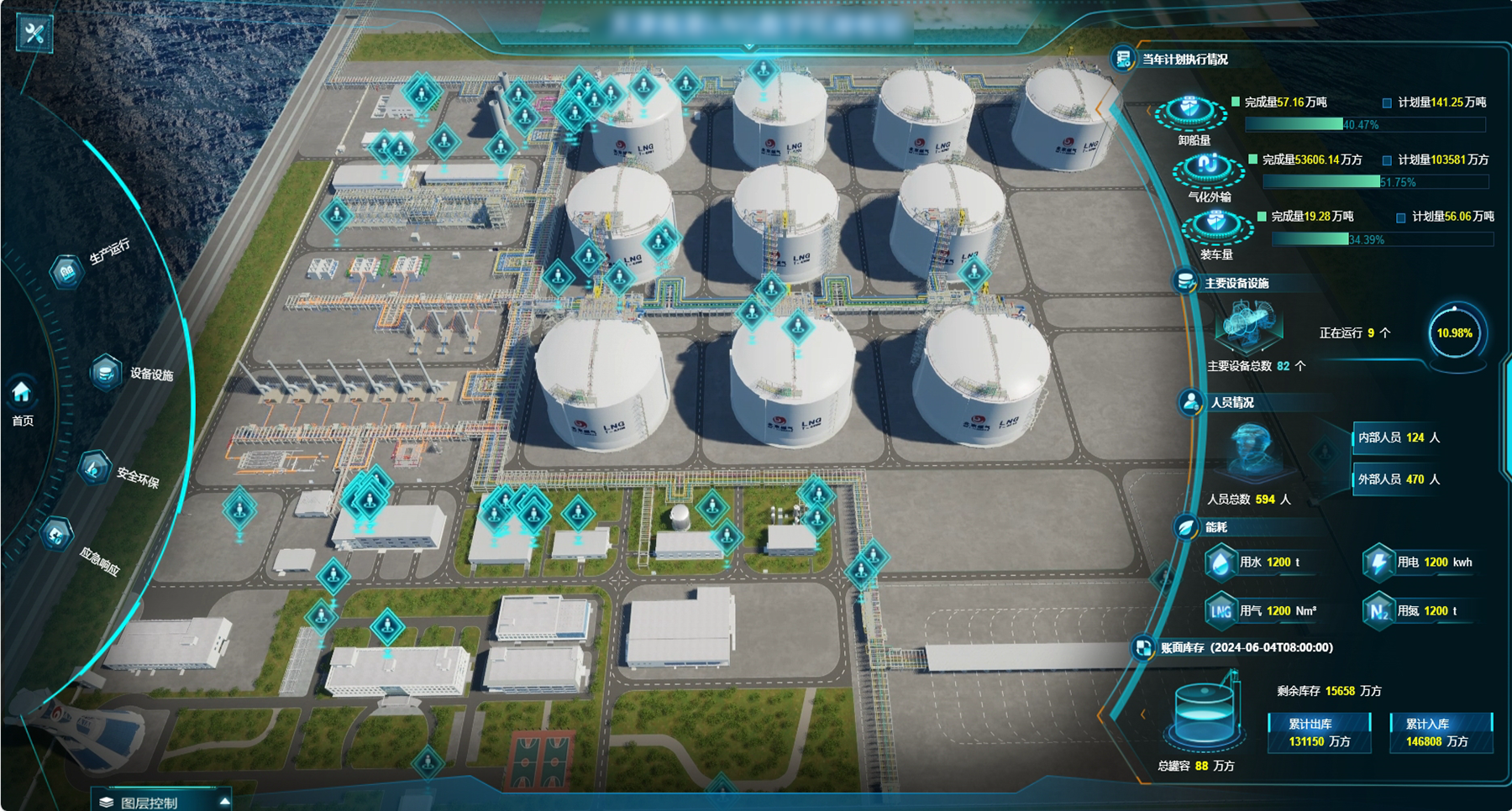Viewport: 1512px width, 811px height.
Task: Open the 当年计划执行情况 panel header
Action: (1184, 60)
